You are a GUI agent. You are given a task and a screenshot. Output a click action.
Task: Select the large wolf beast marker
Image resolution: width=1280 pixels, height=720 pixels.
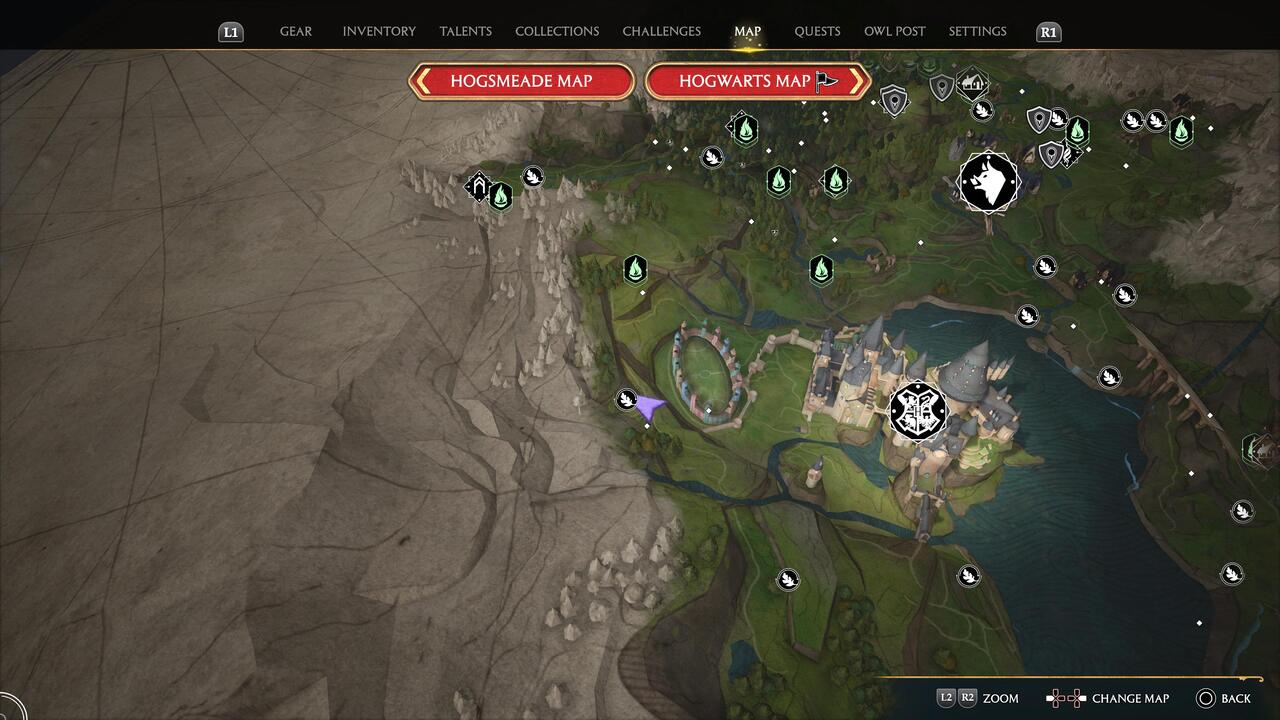(988, 182)
